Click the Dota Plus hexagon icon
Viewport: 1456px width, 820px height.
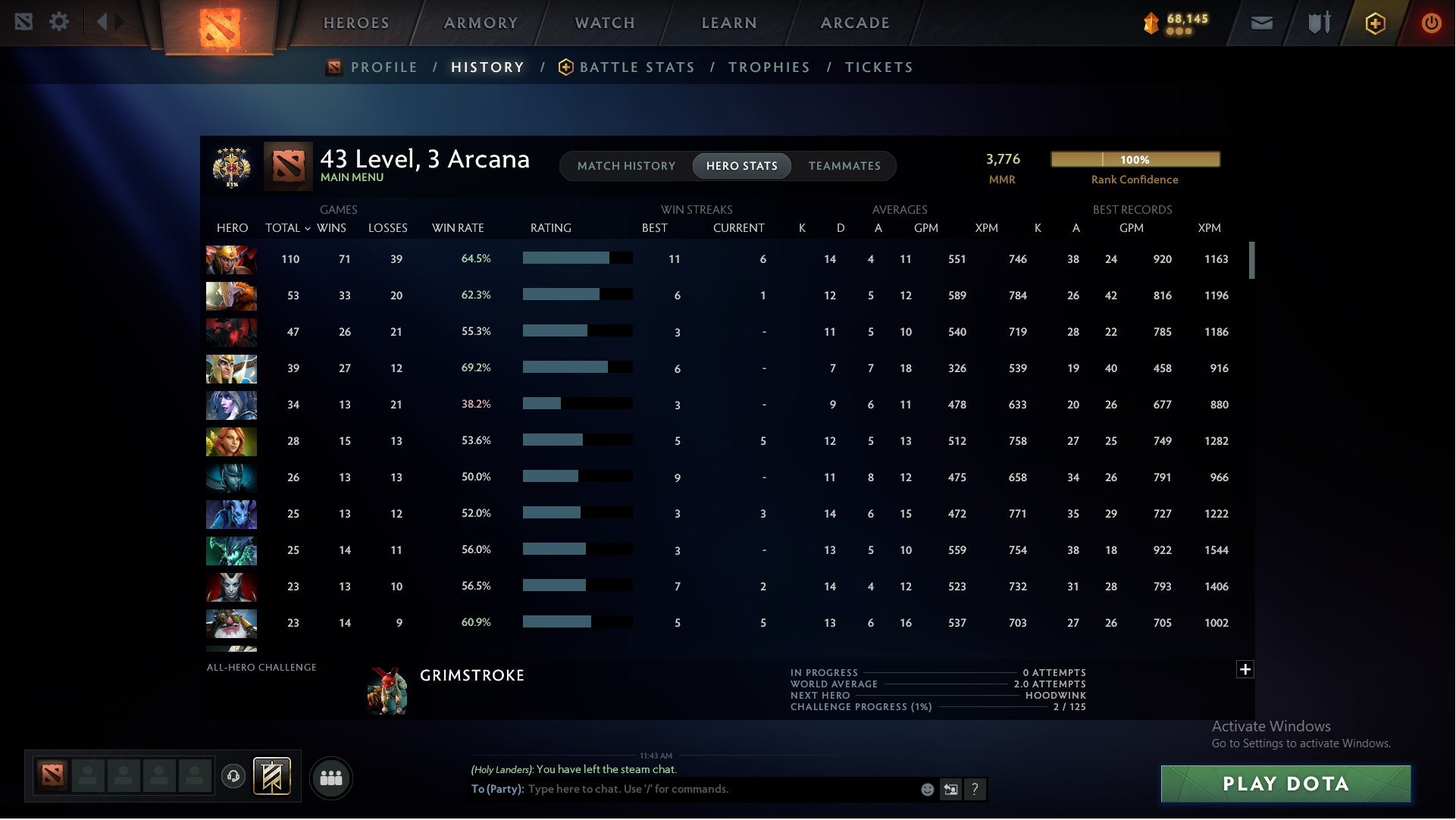point(1374,22)
